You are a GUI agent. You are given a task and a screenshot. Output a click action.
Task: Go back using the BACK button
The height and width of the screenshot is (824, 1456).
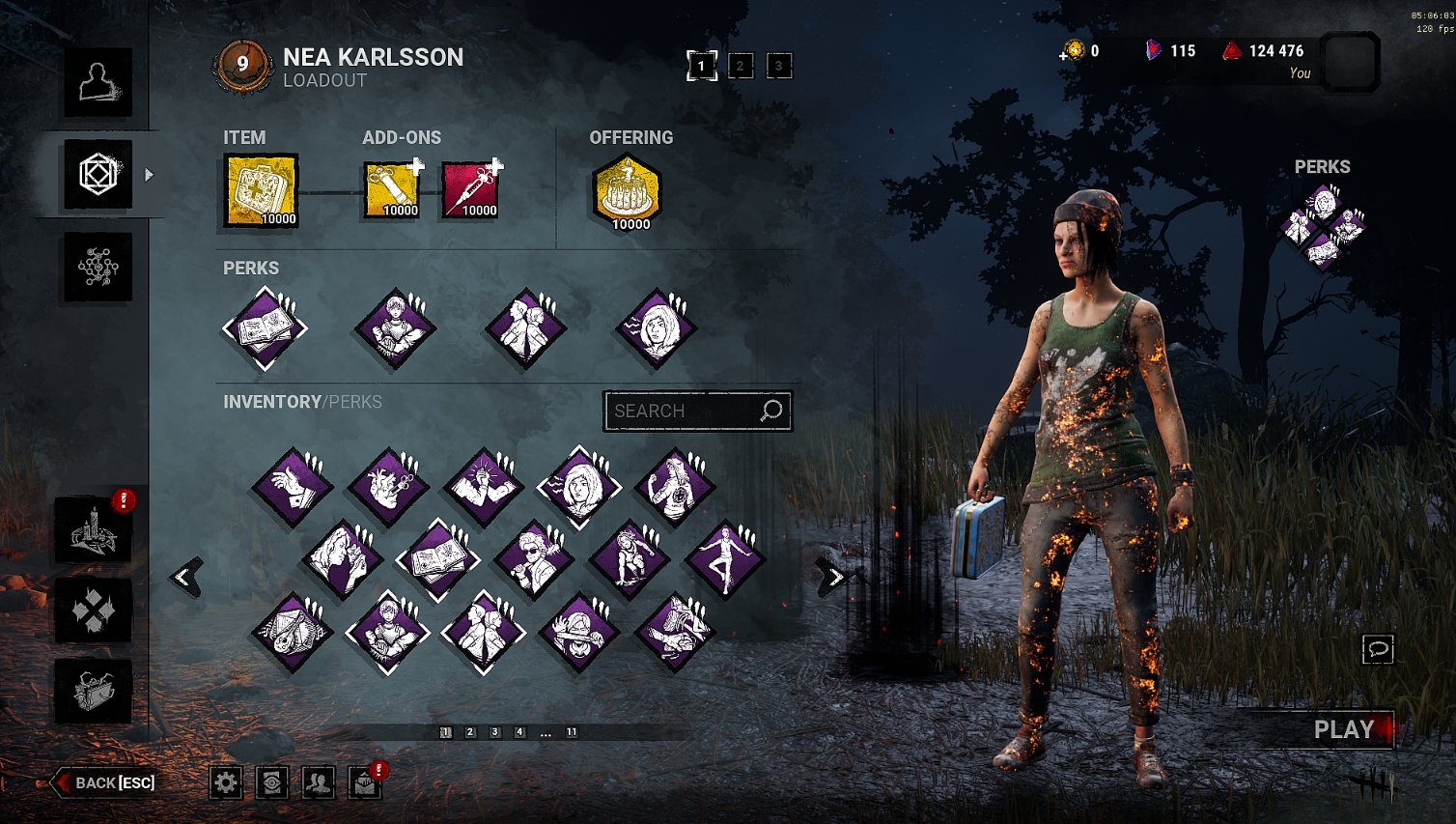(105, 782)
